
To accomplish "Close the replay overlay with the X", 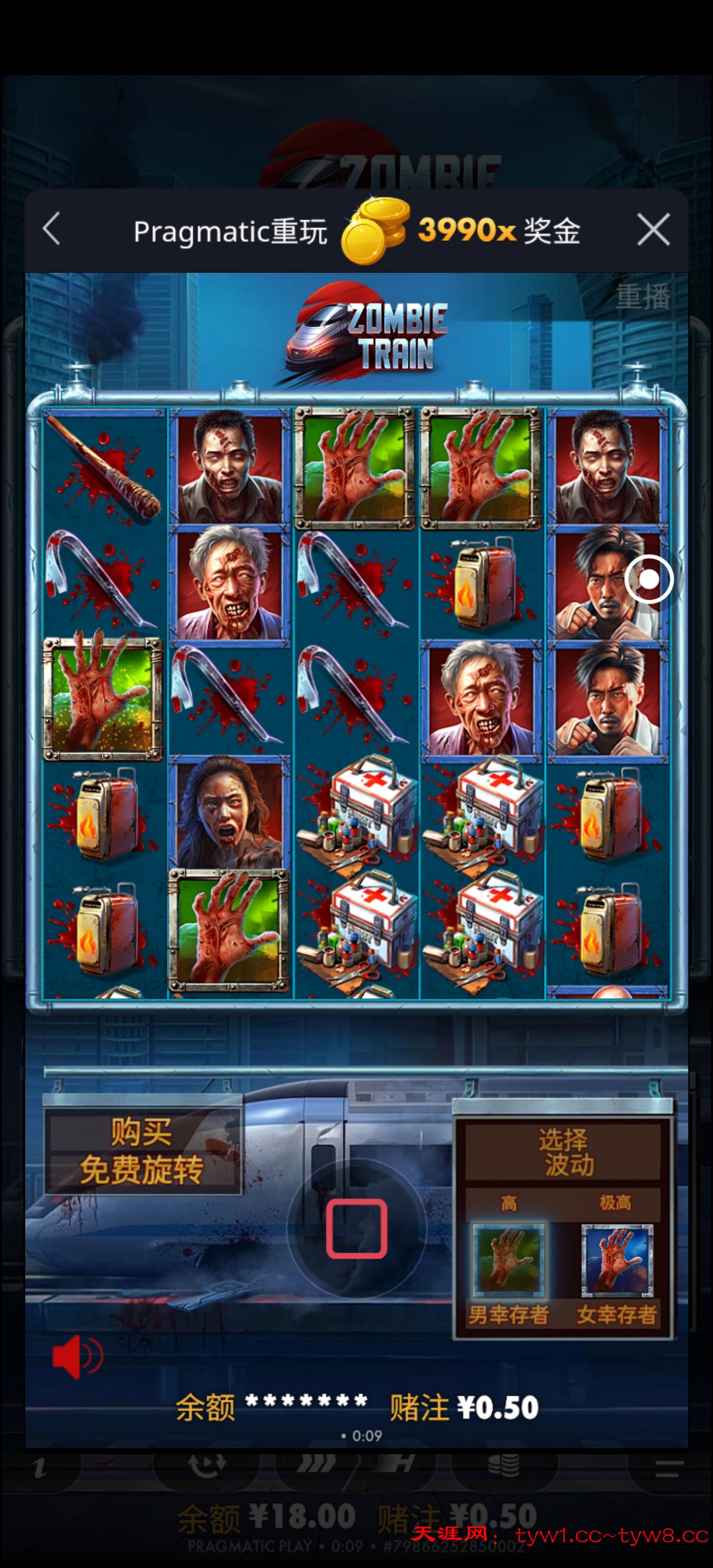I will point(655,230).
